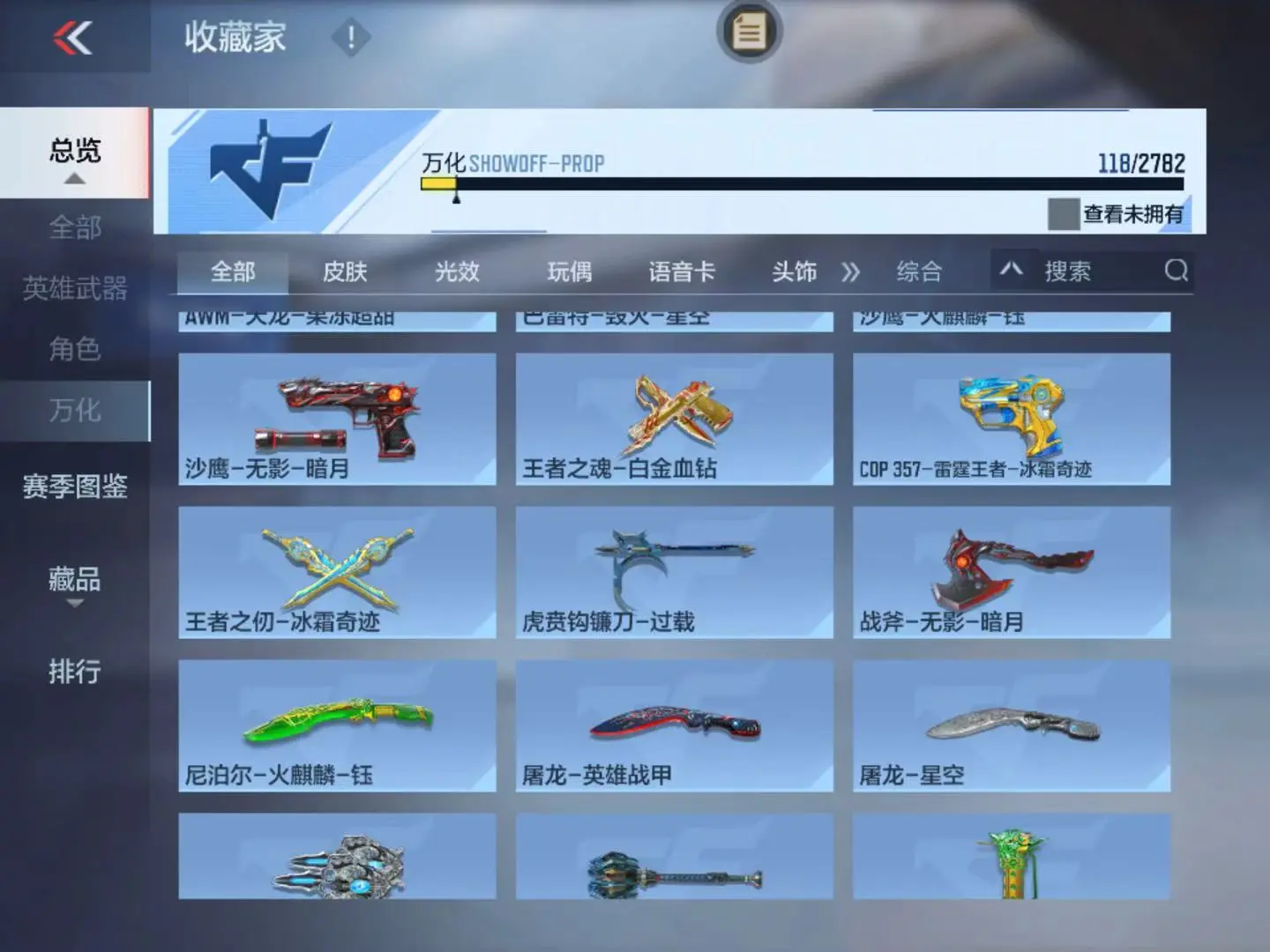1270x952 pixels.
Task: Select the 总览 overview sidebar entry
Action: 75,152
